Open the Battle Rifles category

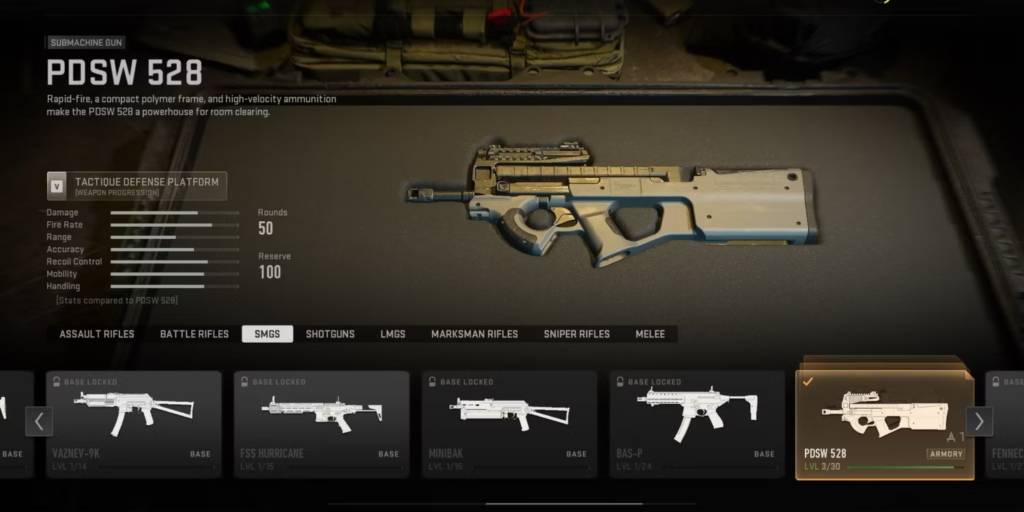(194, 334)
